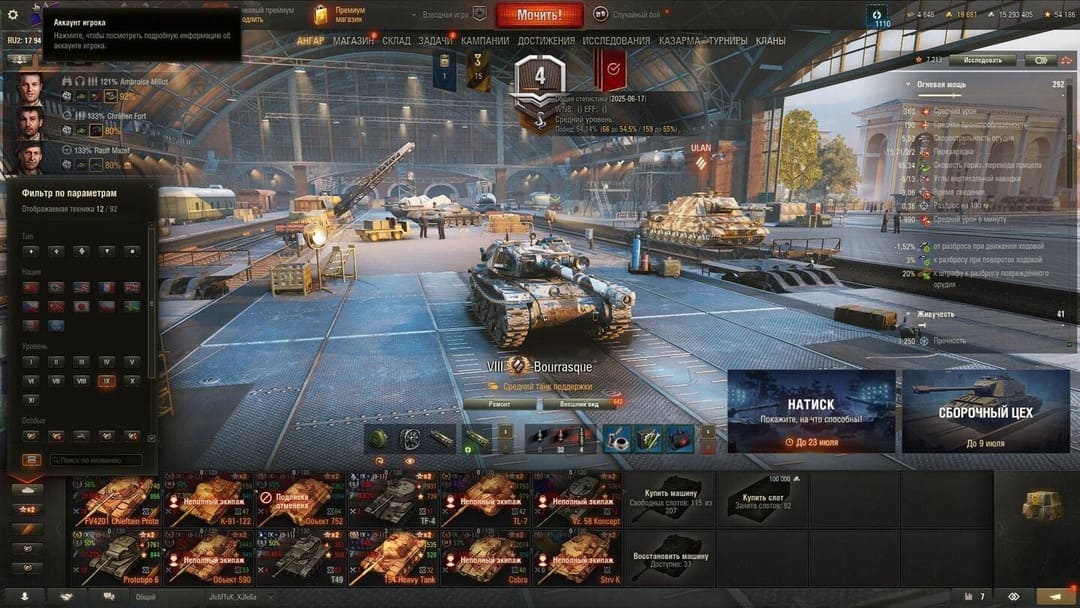Open the Премиум магазин
The image size is (1080, 608).
pos(339,15)
